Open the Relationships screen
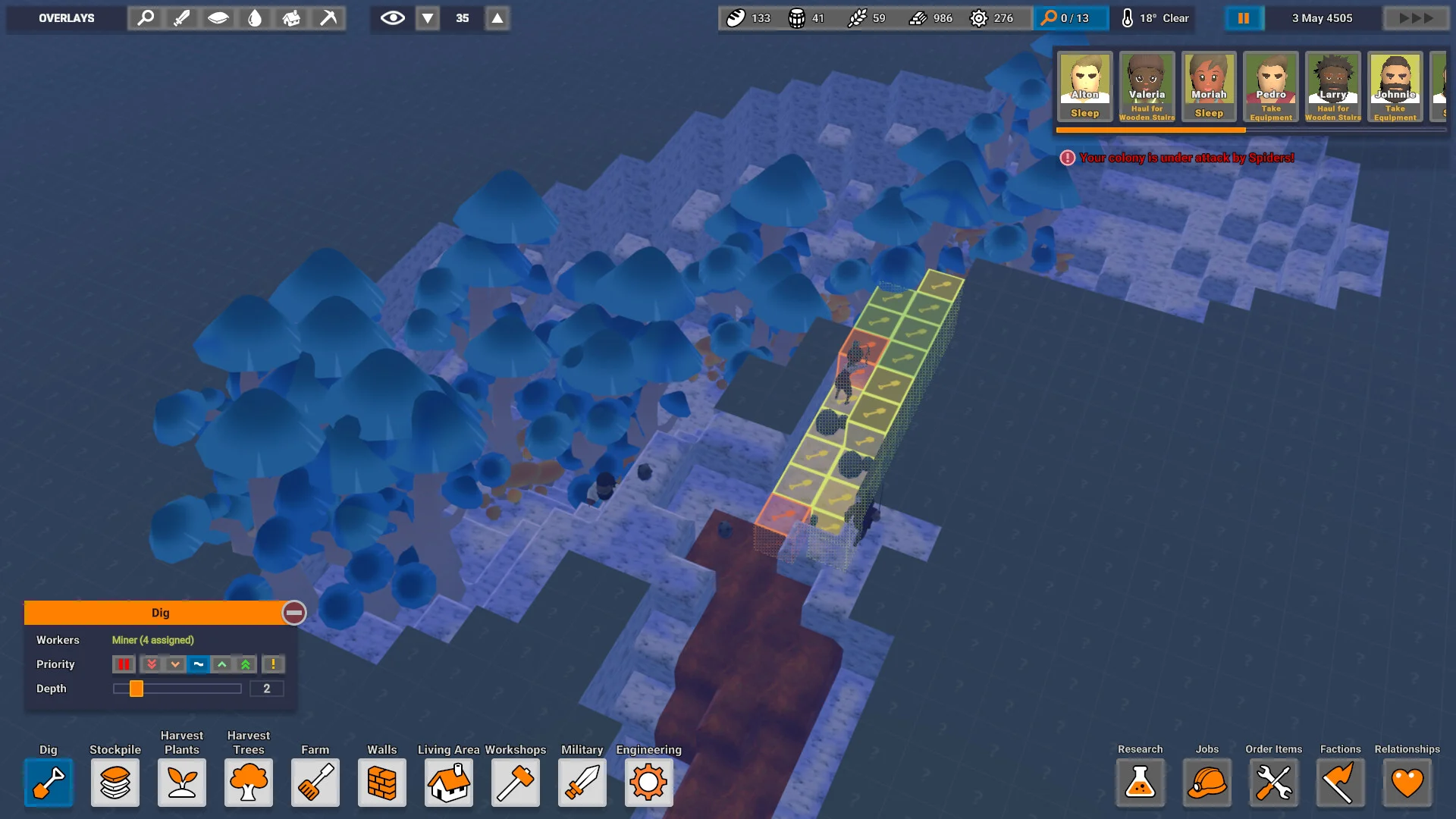1456x819 pixels. click(x=1407, y=782)
